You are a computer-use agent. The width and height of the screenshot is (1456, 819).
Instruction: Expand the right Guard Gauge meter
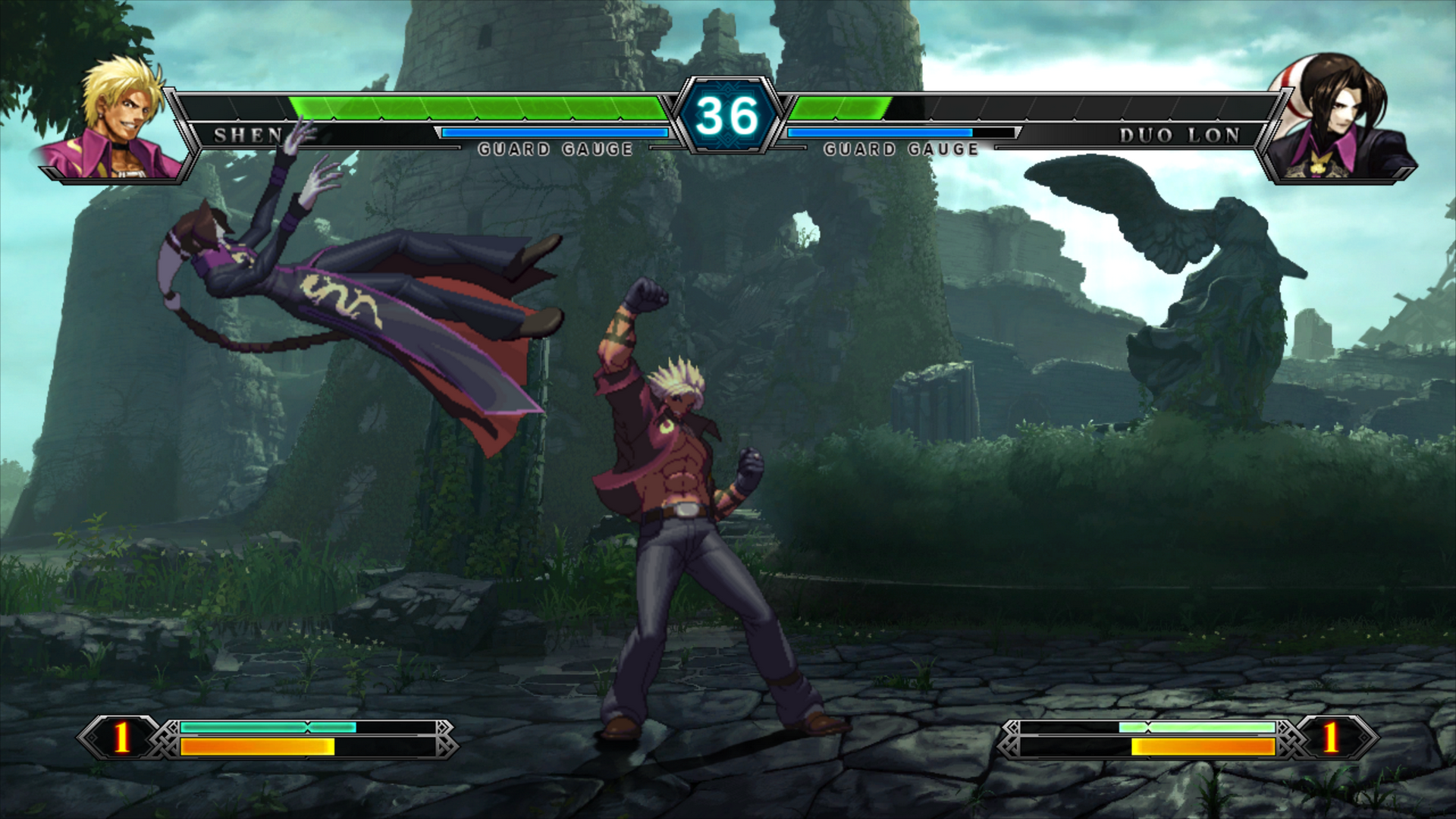[880, 131]
